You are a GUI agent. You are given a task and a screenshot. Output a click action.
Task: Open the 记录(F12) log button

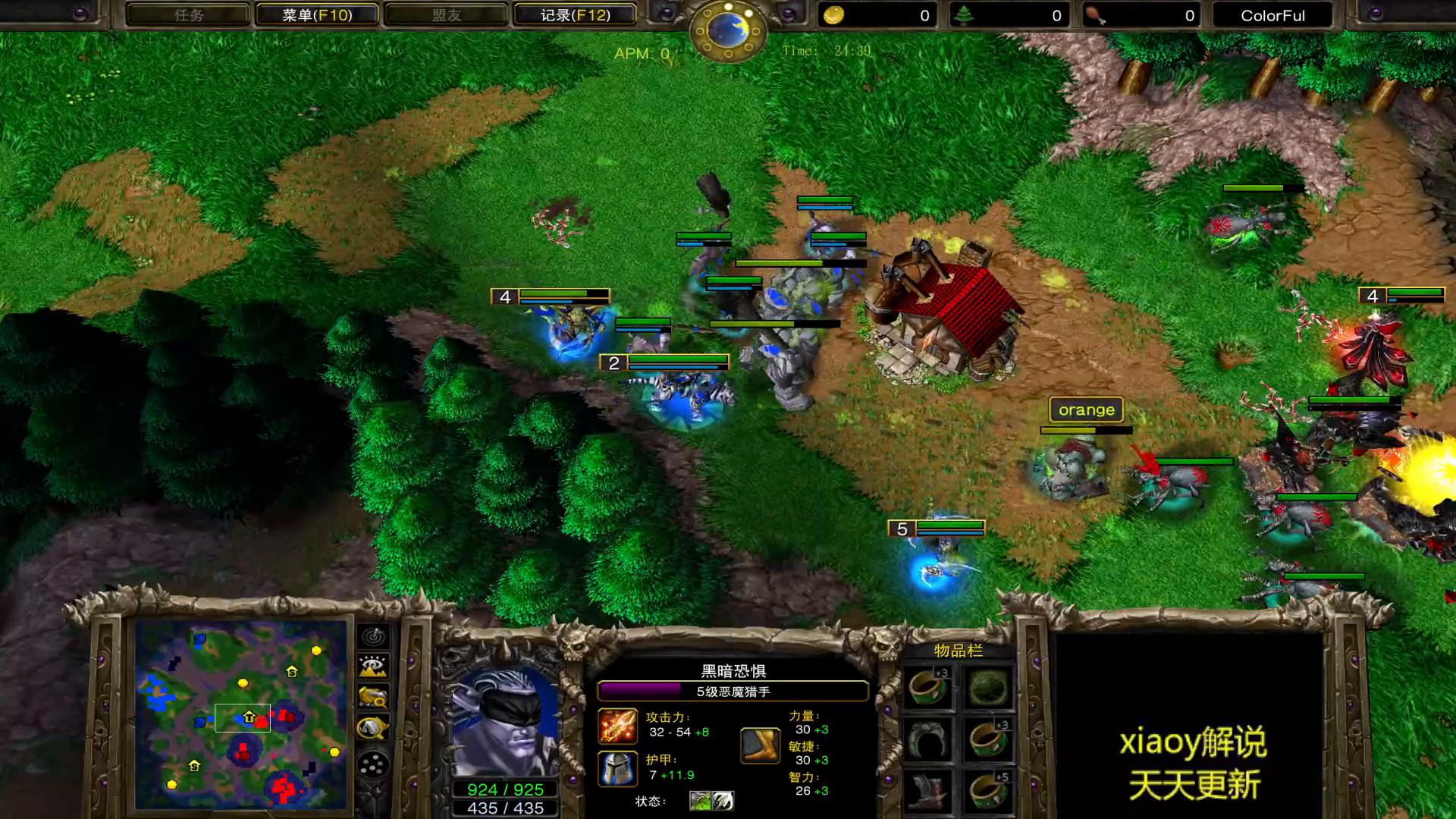coord(575,15)
